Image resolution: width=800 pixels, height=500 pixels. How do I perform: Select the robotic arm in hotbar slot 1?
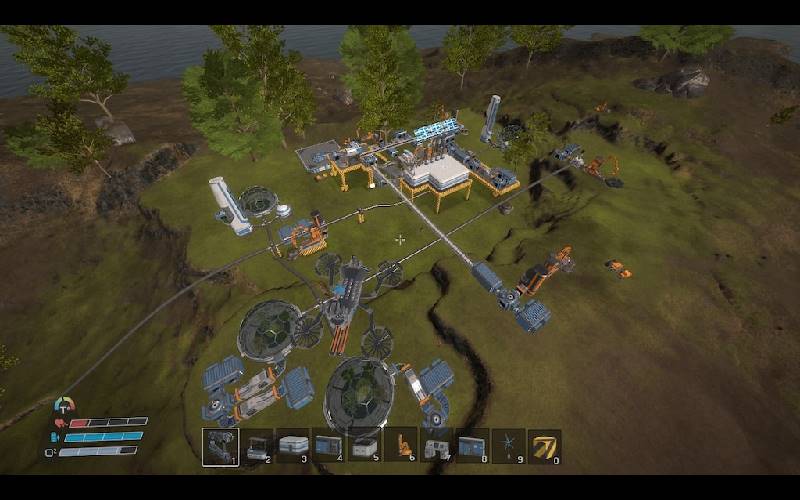tap(220, 446)
